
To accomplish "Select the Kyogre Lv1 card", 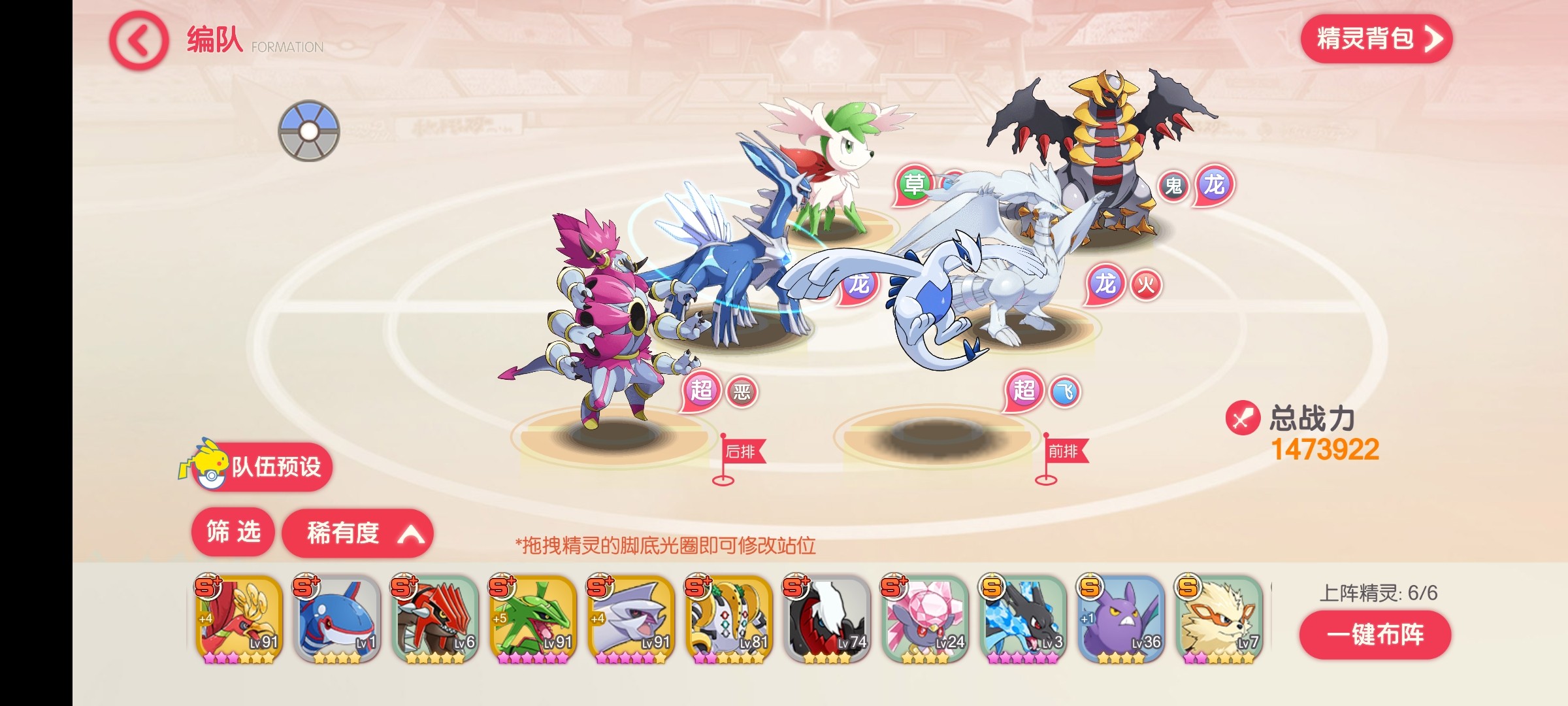I will pos(337,619).
